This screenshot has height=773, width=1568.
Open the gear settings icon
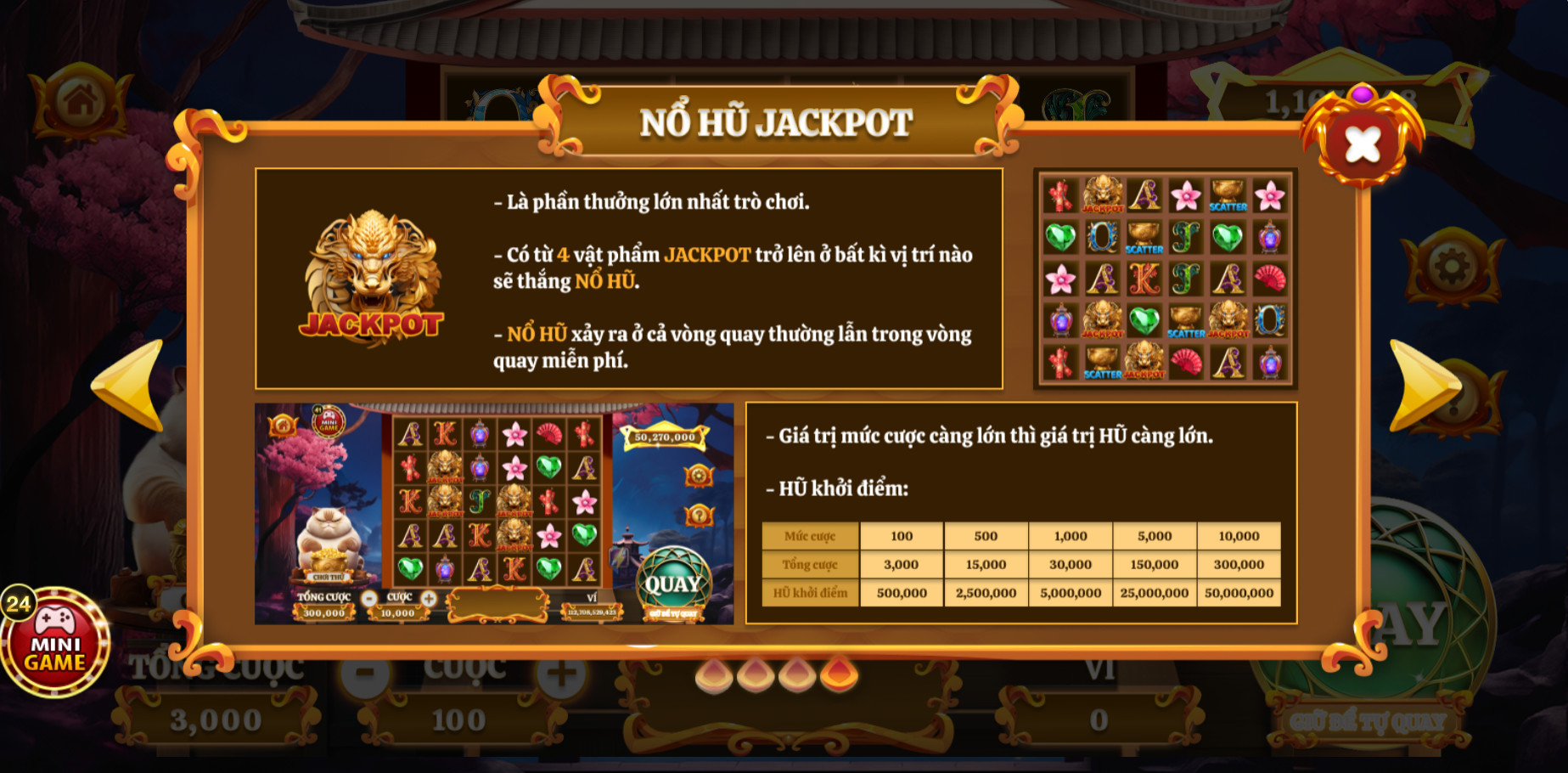click(1451, 268)
